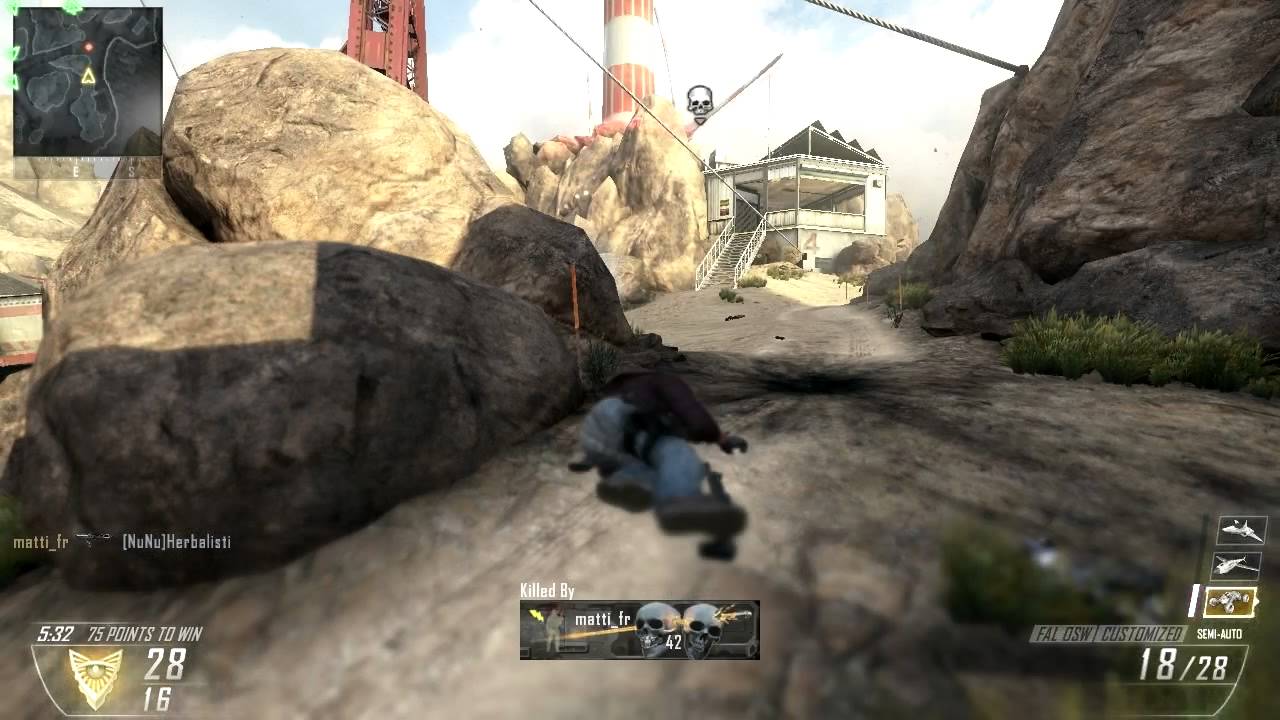The width and height of the screenshot is (1280, 720).
Task: Click the left skull in the Killed By panel
Action: point(655,628)
